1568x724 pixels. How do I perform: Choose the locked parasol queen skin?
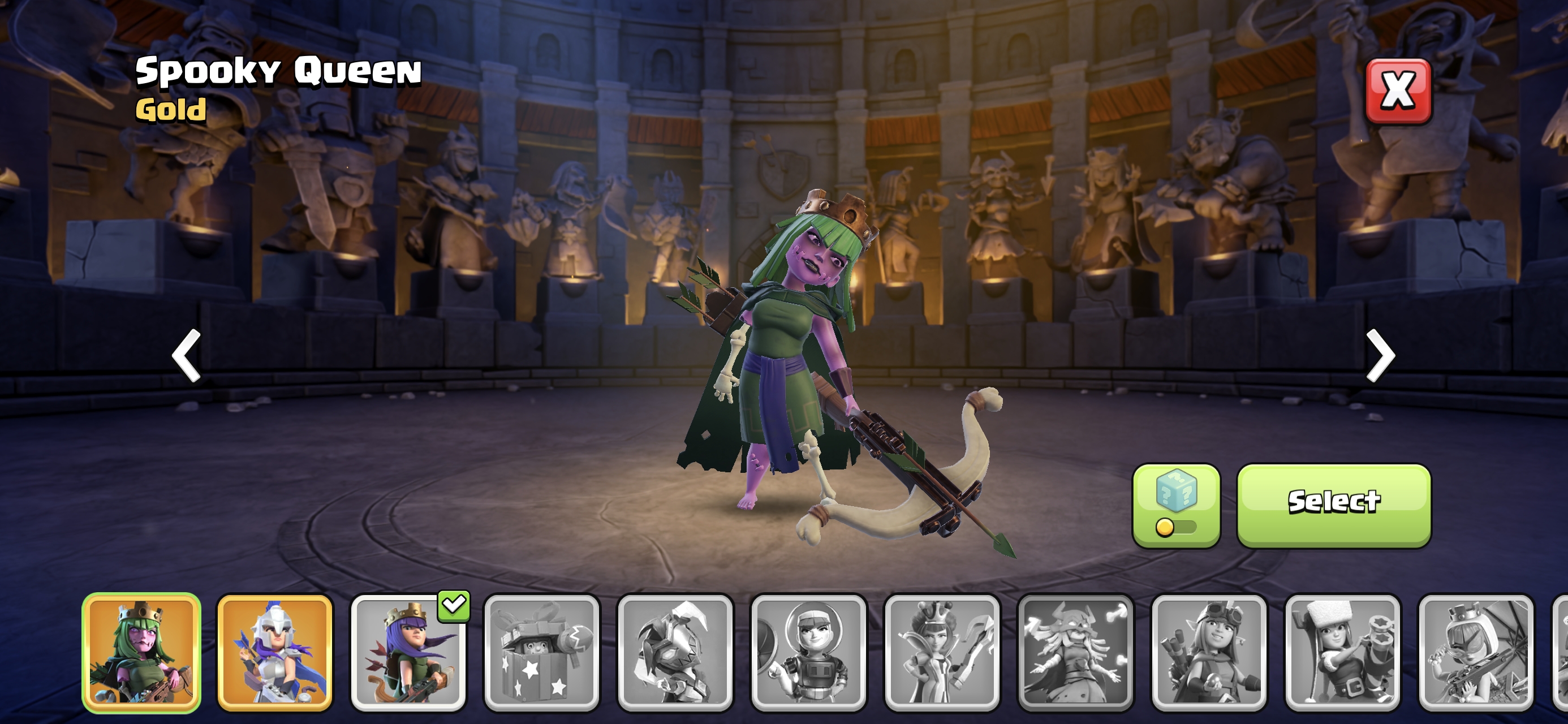pyautogui.click(x=1475, y=652)
